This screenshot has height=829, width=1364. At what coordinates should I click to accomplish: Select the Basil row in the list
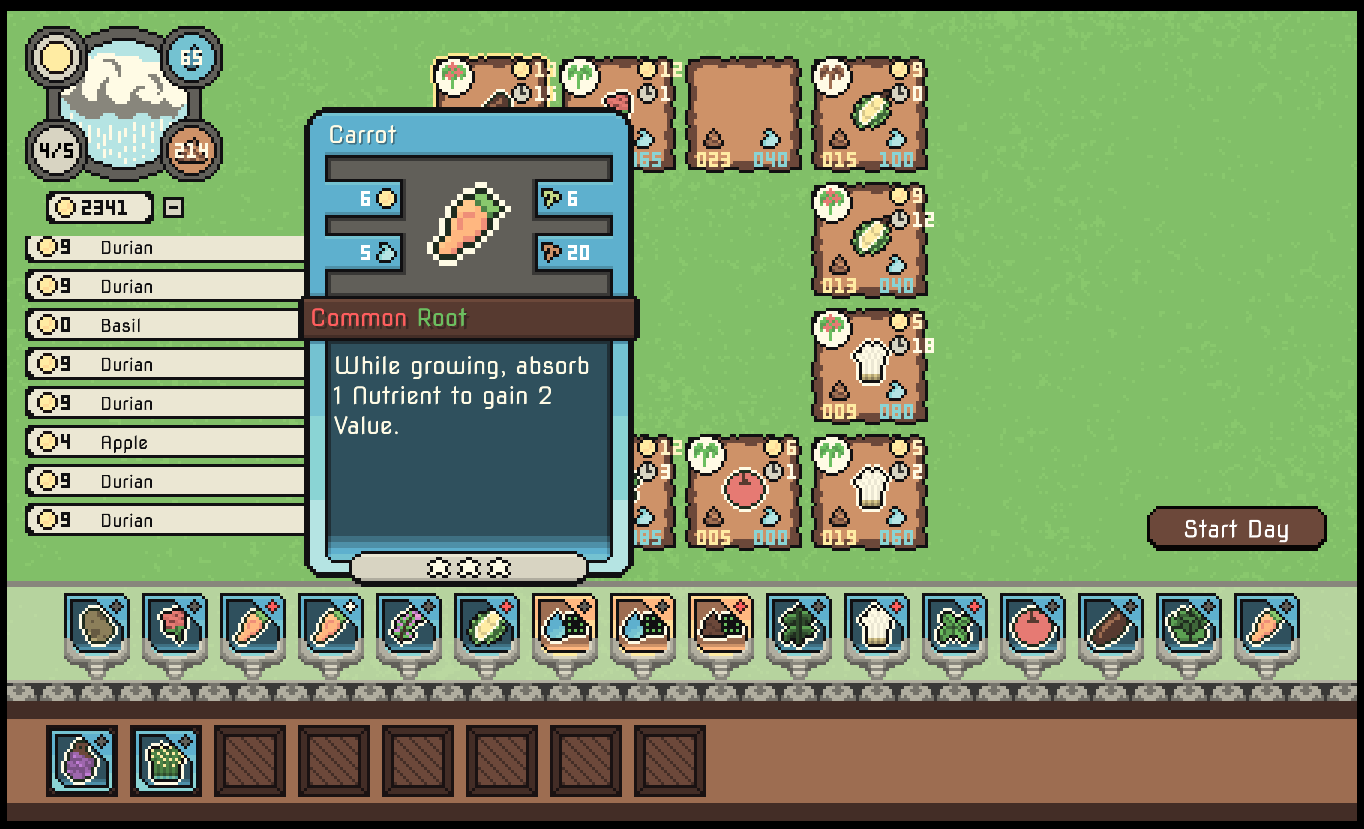(x=165, y=325)
